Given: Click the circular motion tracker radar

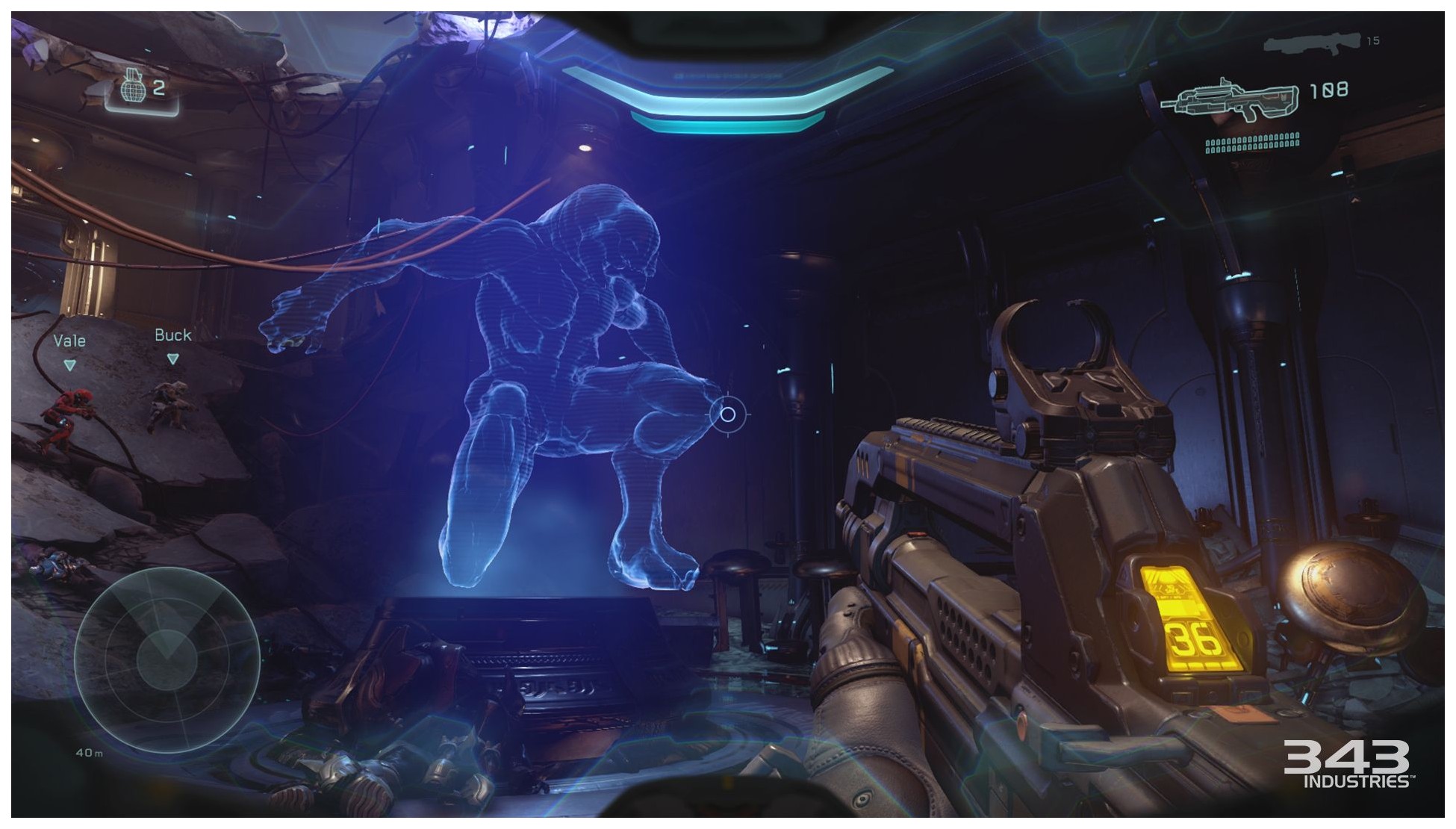Looking at the screenshot, I should pyautogui.click(x=167, y=659).
